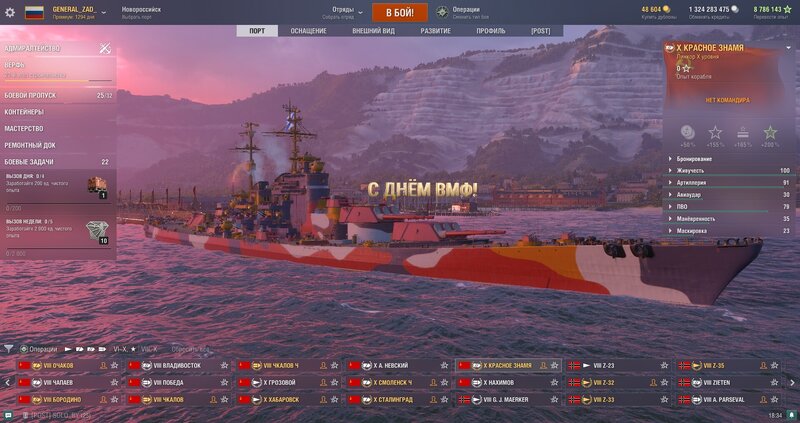The width and height of the screenshot is (800, 423).
Task: Open the Верфь menu entry
Action: [x=15, y=65]
